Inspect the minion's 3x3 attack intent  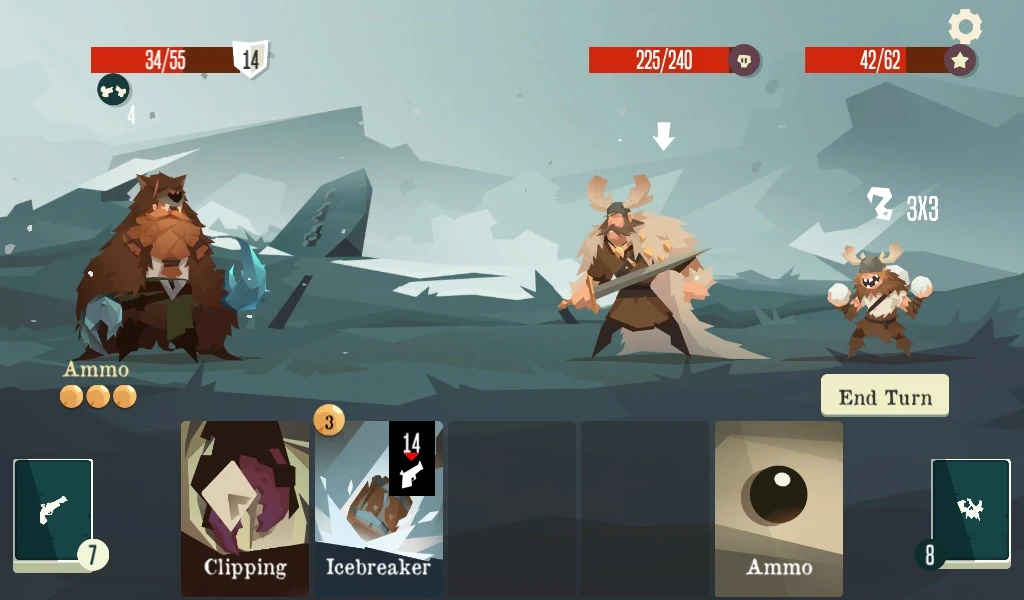coord(902,206)
